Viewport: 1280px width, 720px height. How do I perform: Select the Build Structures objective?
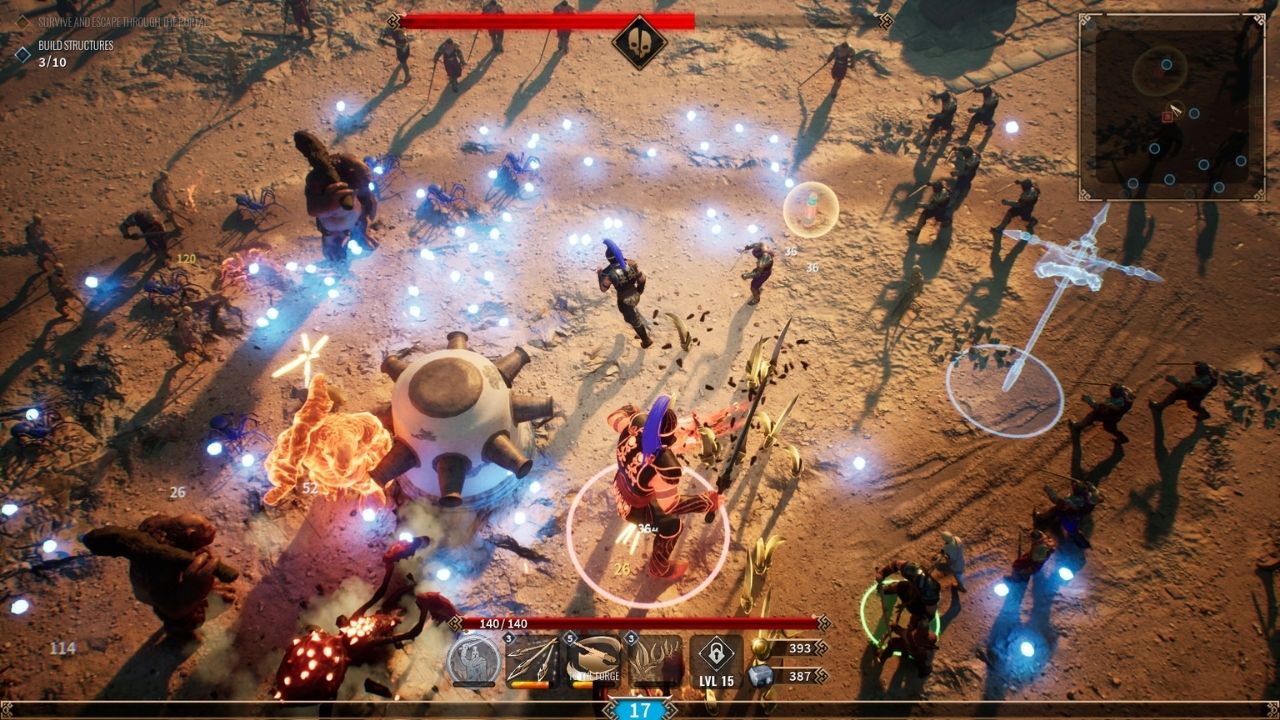(75, 46)
